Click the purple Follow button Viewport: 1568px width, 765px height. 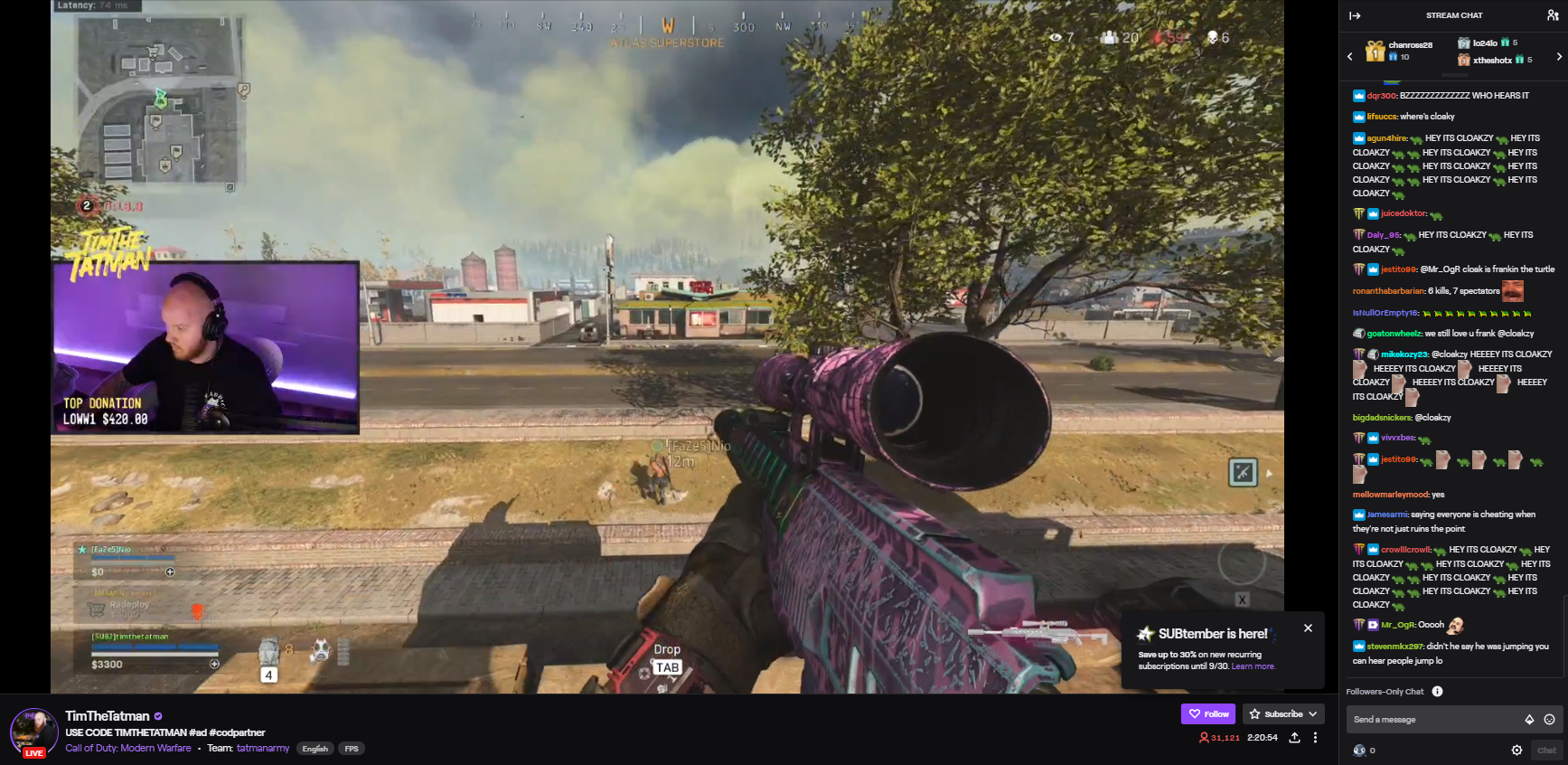point(1208,714)
